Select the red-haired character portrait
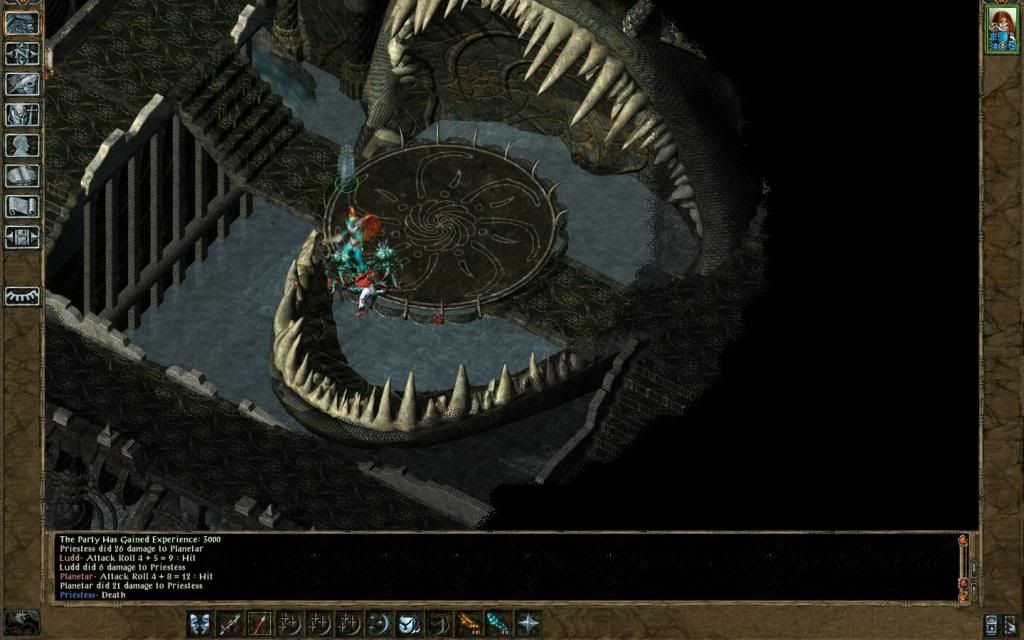Image resolution: width=1024 pixels, height=640 pixels. [x=1000, y=29]
